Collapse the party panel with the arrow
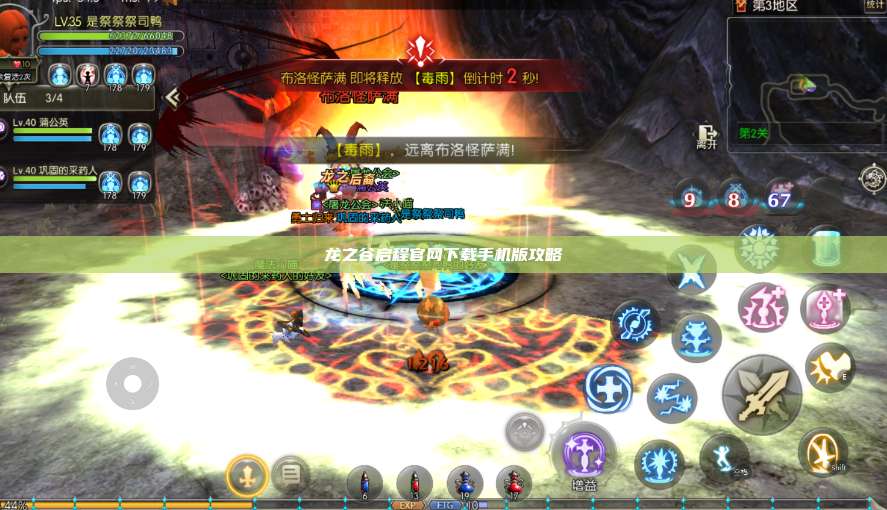This screenshot has width=887, height=510. pyautogui.click(x=173, y=97)
